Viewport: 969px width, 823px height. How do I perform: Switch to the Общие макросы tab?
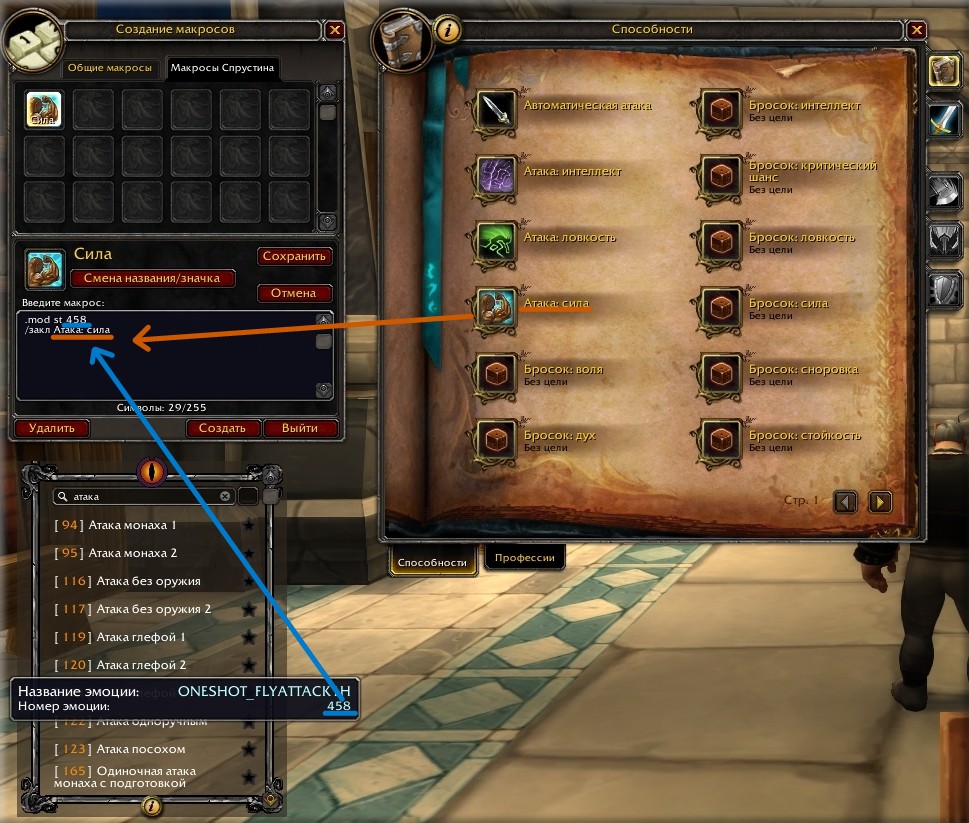(110, 69)
